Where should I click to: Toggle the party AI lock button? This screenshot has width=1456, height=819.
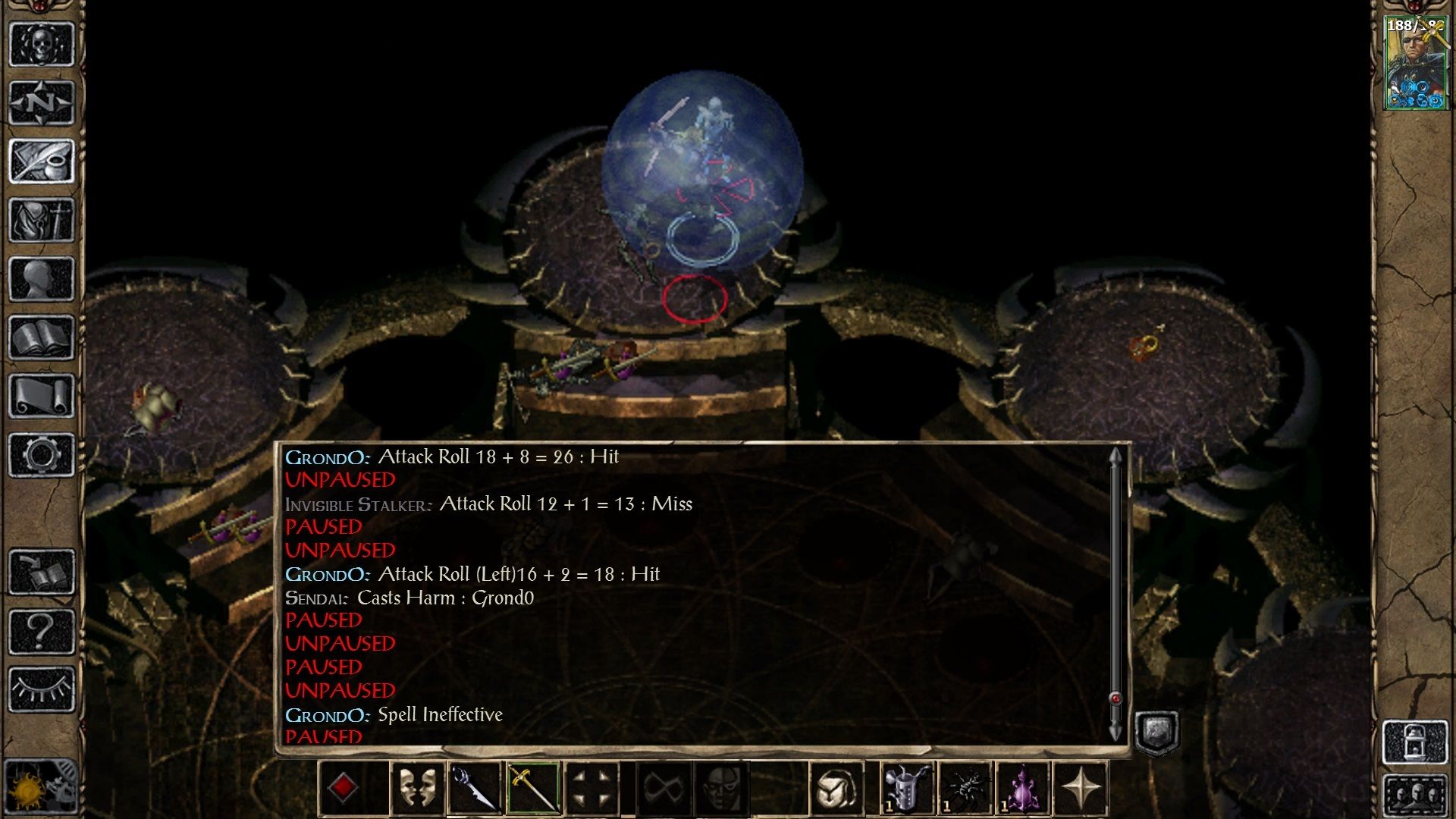point(1414,741)
